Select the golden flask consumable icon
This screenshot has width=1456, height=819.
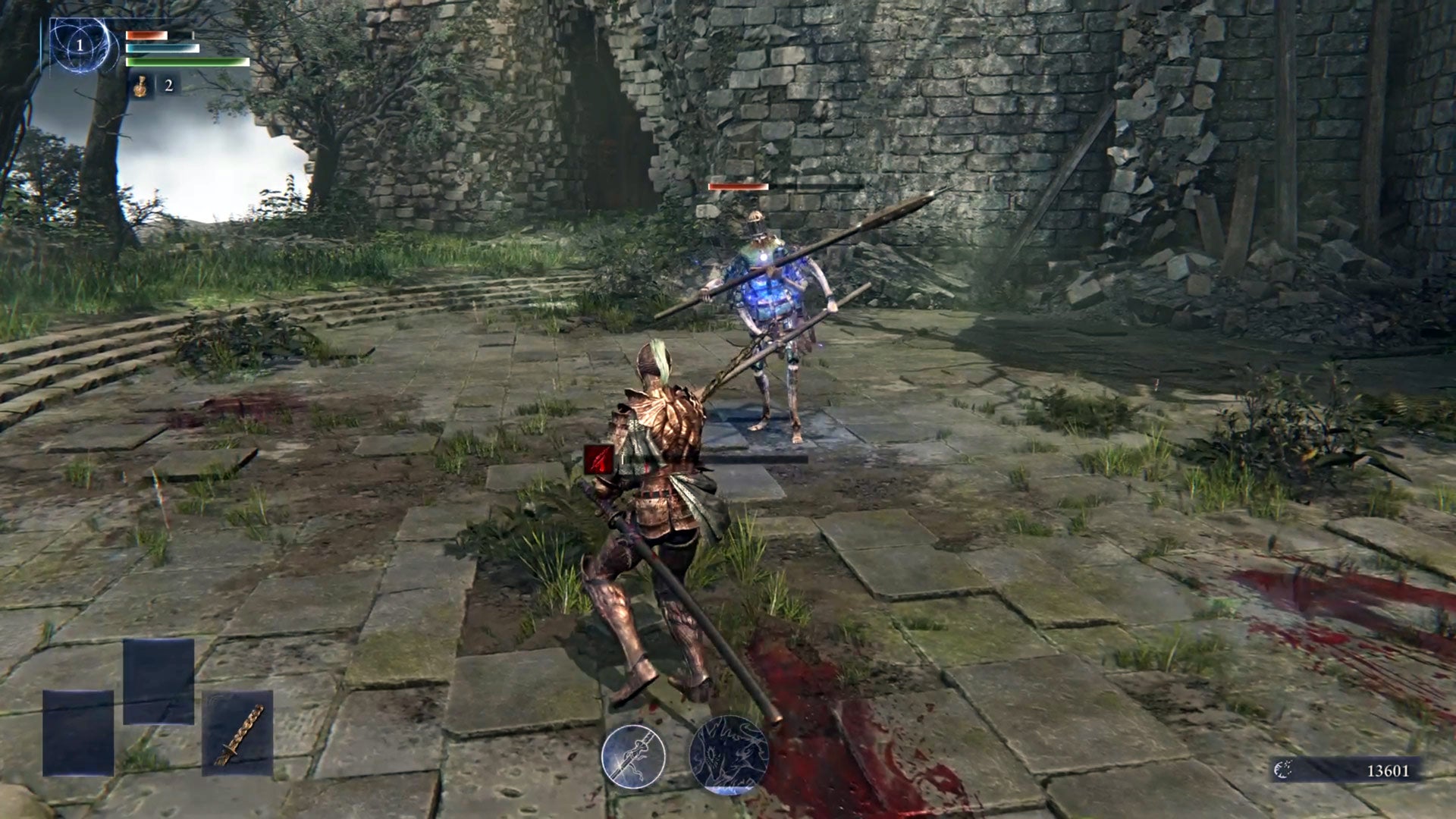(140, 86)
